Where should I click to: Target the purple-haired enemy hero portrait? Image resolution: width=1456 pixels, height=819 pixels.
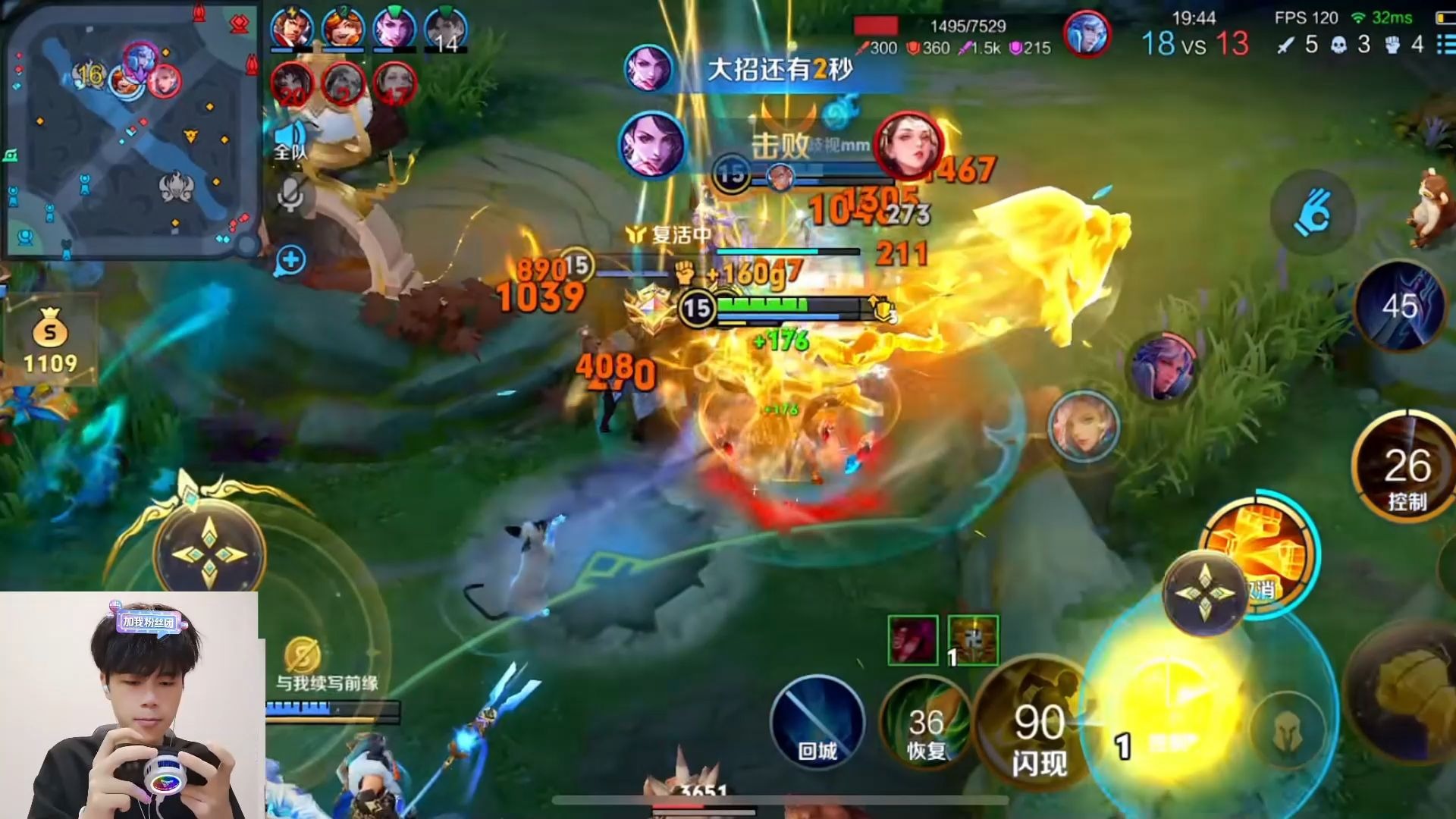1162,368
